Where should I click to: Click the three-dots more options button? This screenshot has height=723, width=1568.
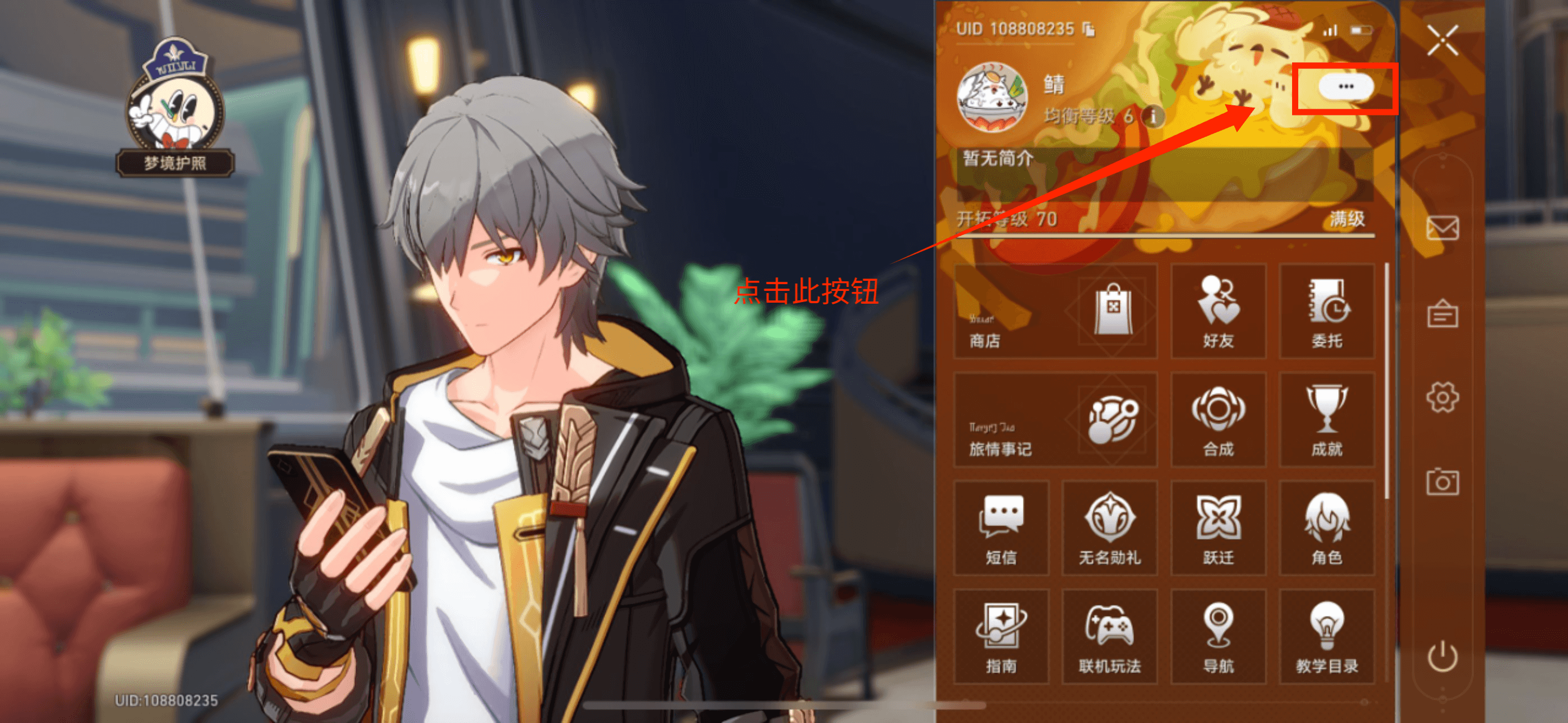[x=1345, y=87]
